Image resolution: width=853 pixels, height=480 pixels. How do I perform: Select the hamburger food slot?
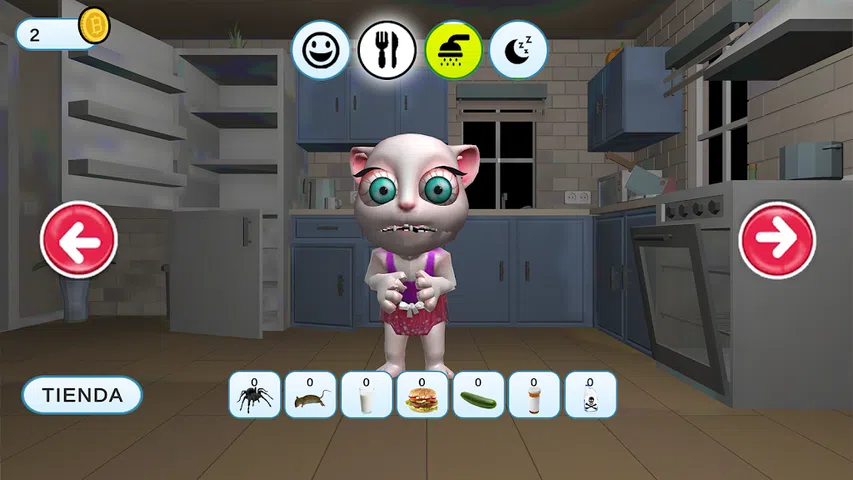422,395
